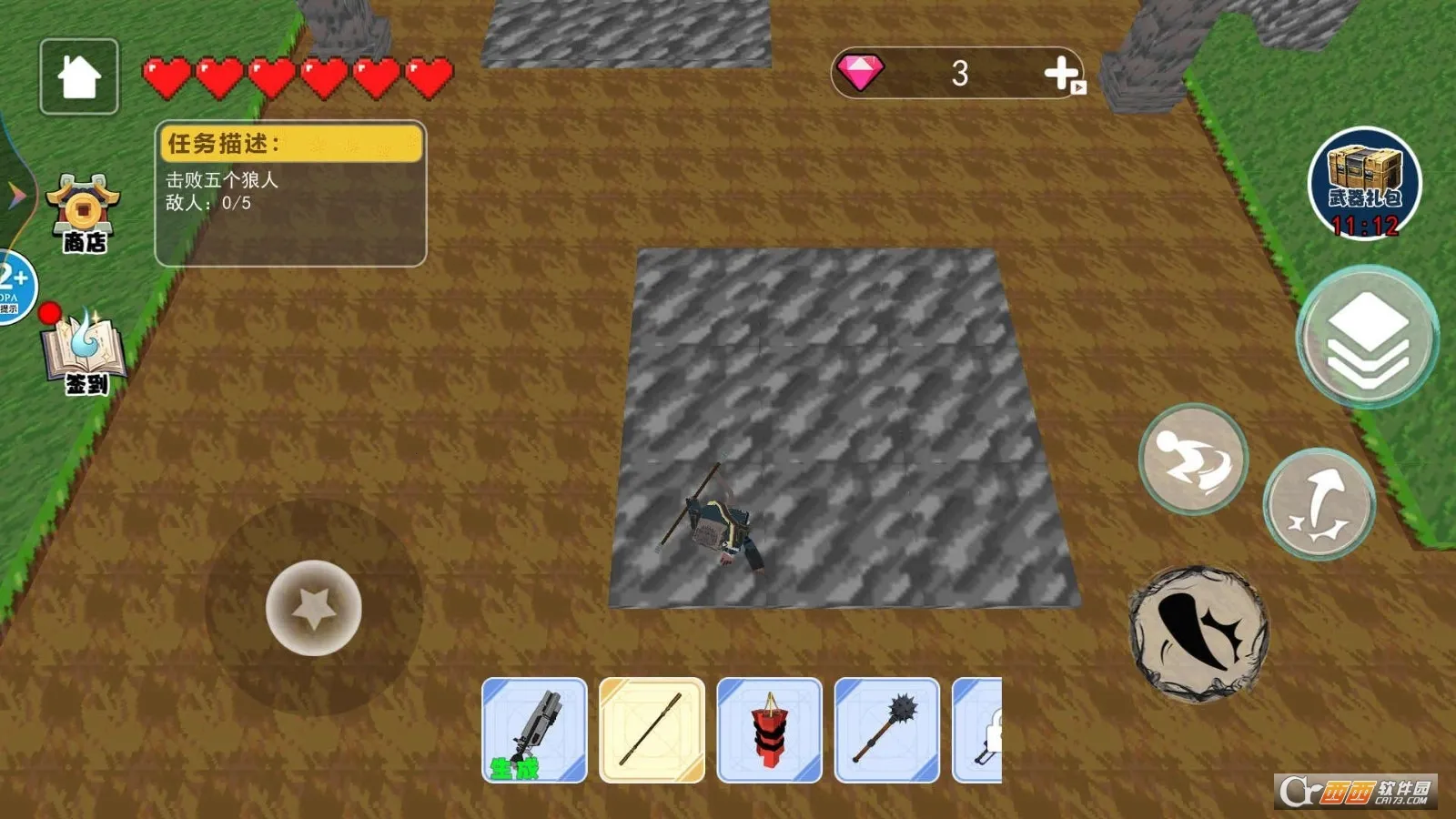Tap the jump arrow button
The width and height of the screenshot is (1456, 819).
pos(1319,503)
